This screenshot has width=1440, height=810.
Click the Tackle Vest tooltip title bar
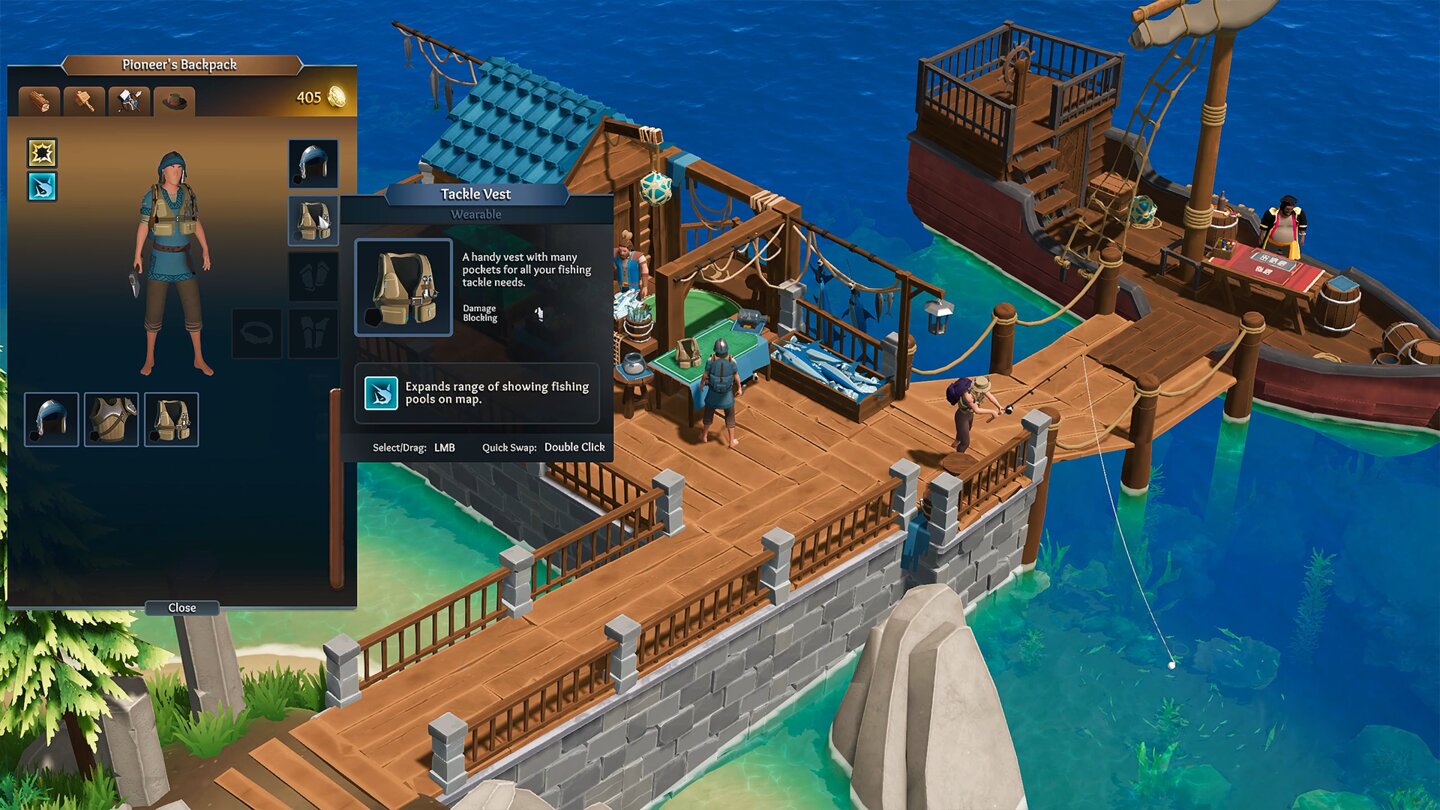pyautogui.click(x=475, y=194)
